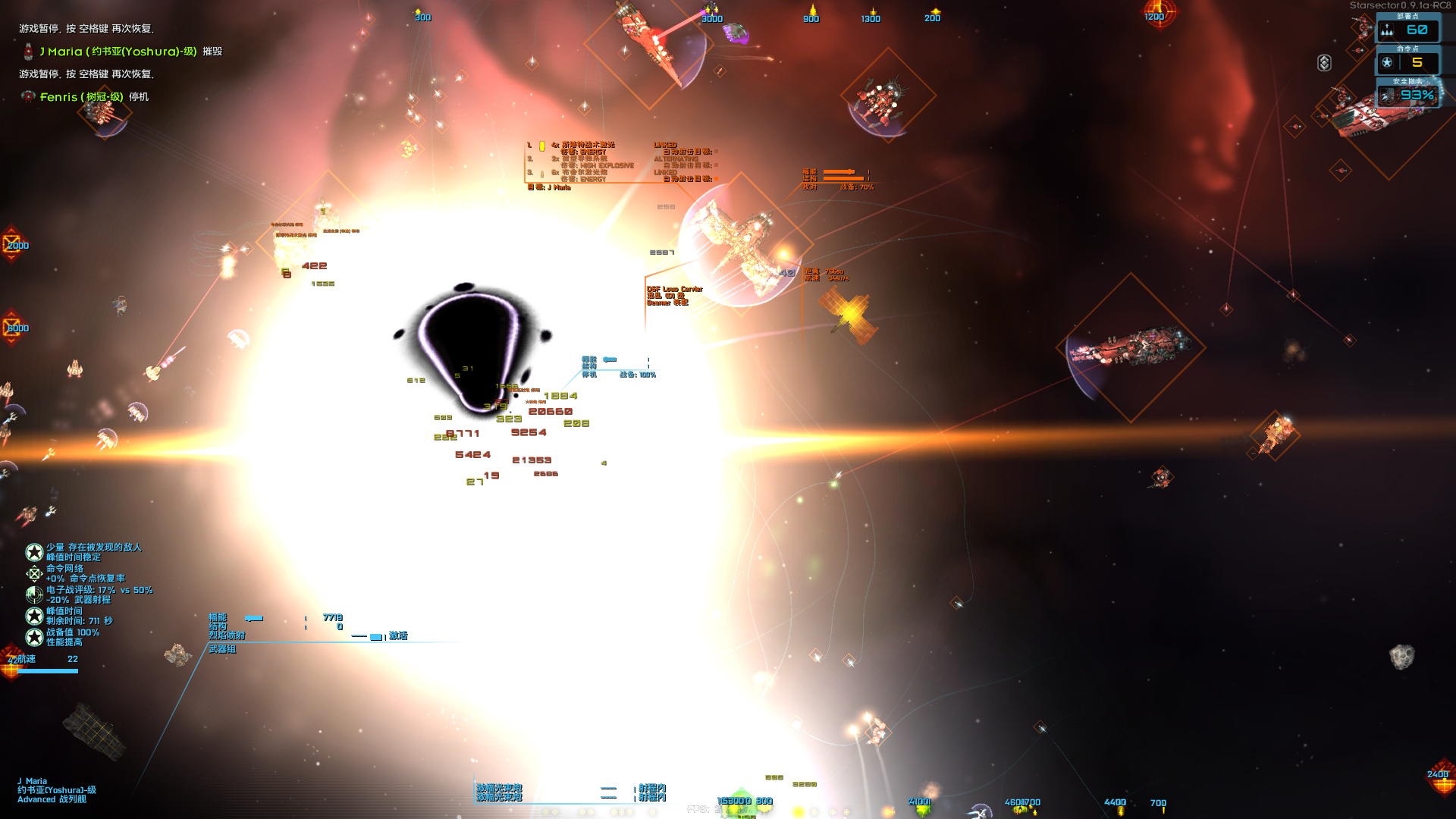Toggle autofire for the missile weapon group

point(716,166)
